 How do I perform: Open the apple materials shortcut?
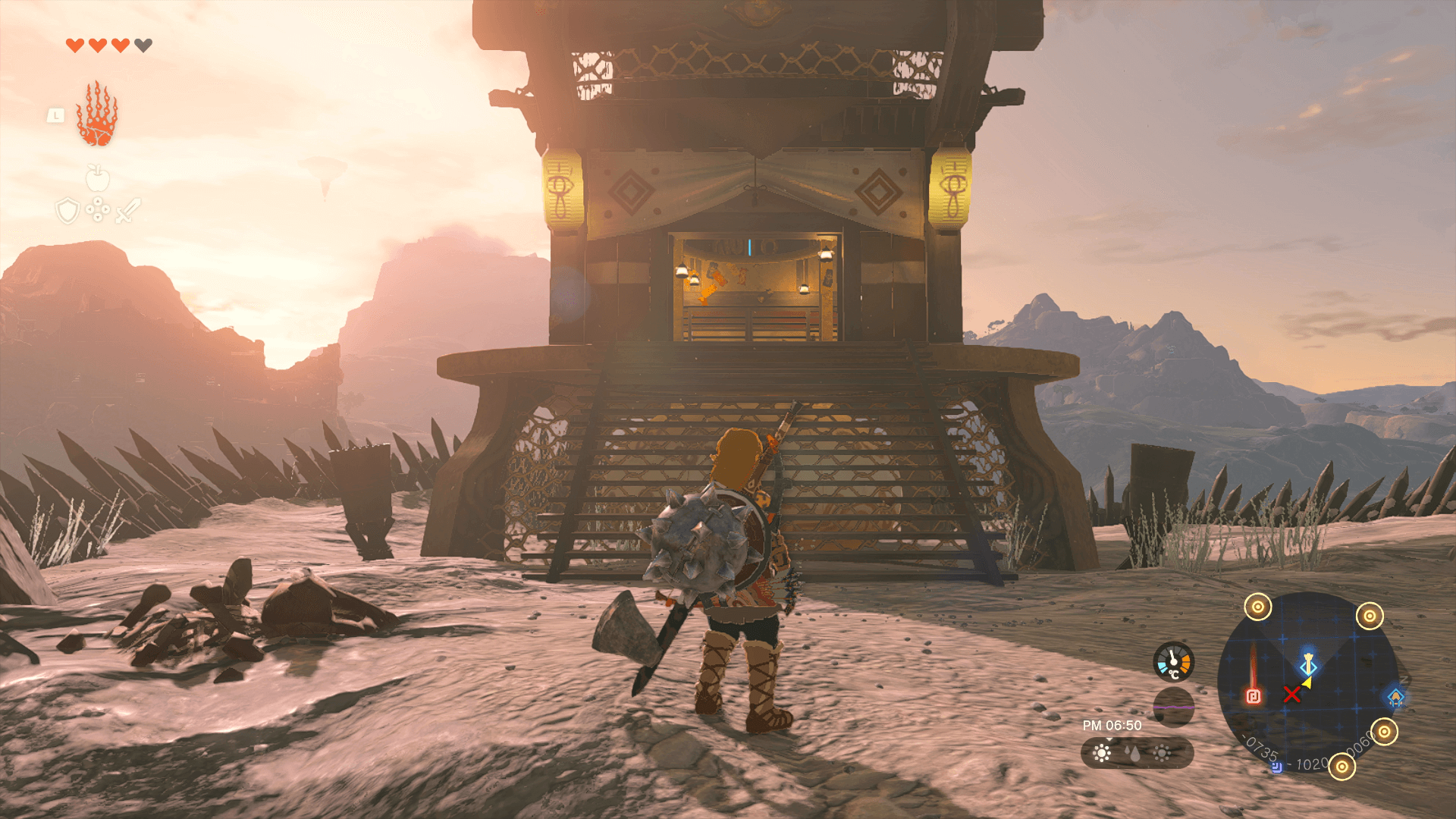(98, 178)
